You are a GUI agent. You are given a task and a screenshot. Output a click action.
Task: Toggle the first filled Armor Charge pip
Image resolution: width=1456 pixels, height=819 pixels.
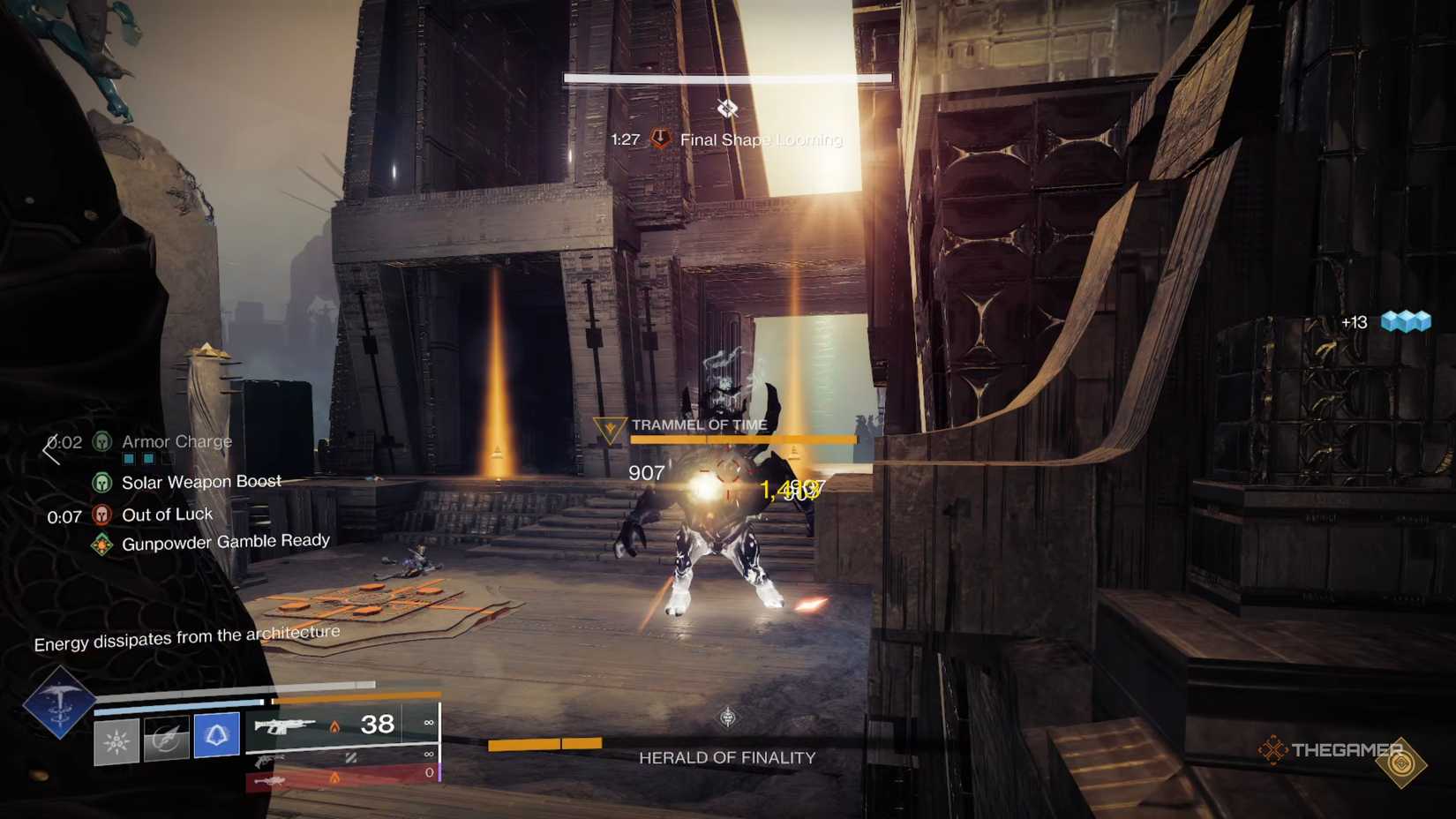tap(129, 459)
